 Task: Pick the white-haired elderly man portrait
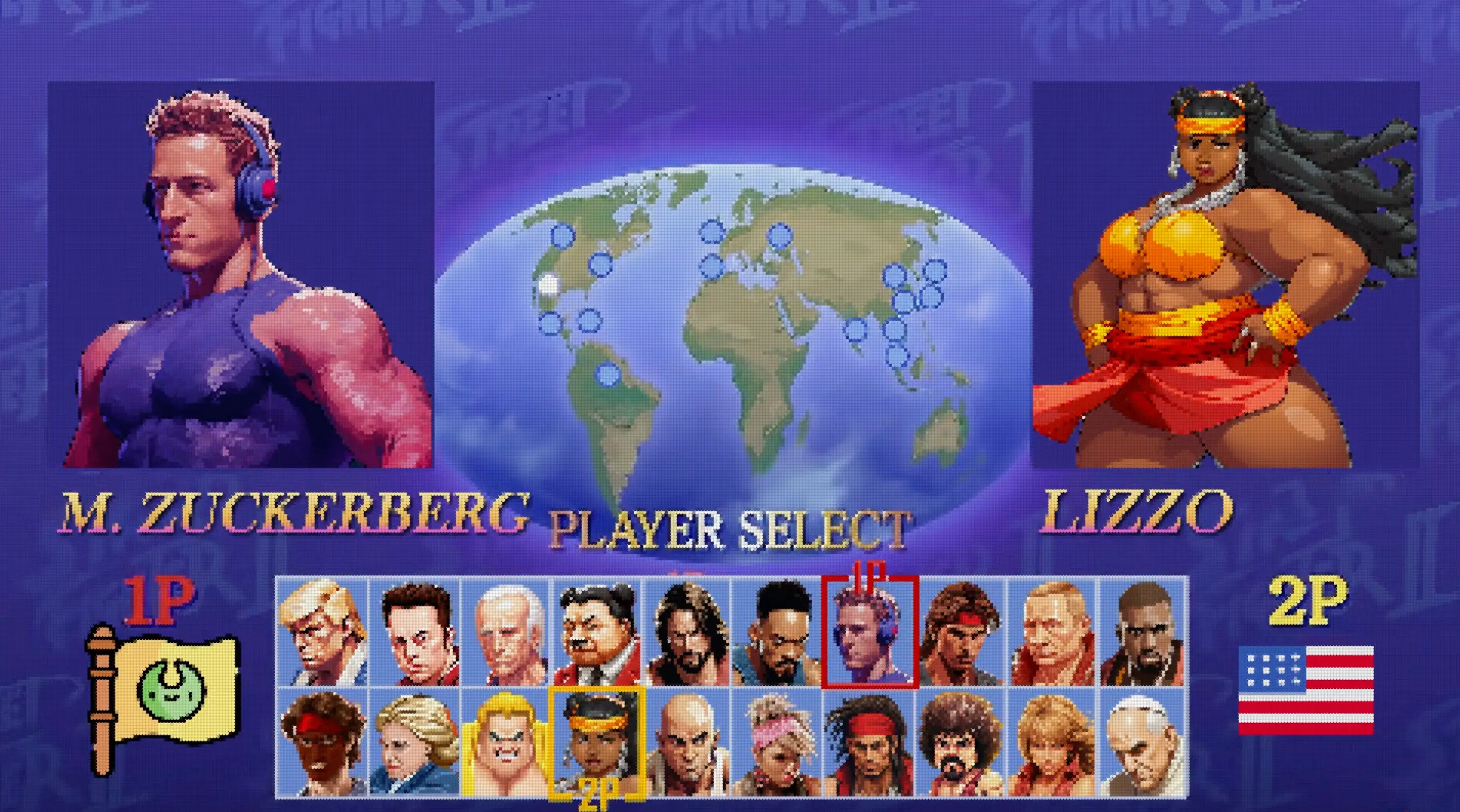[506, 632]
